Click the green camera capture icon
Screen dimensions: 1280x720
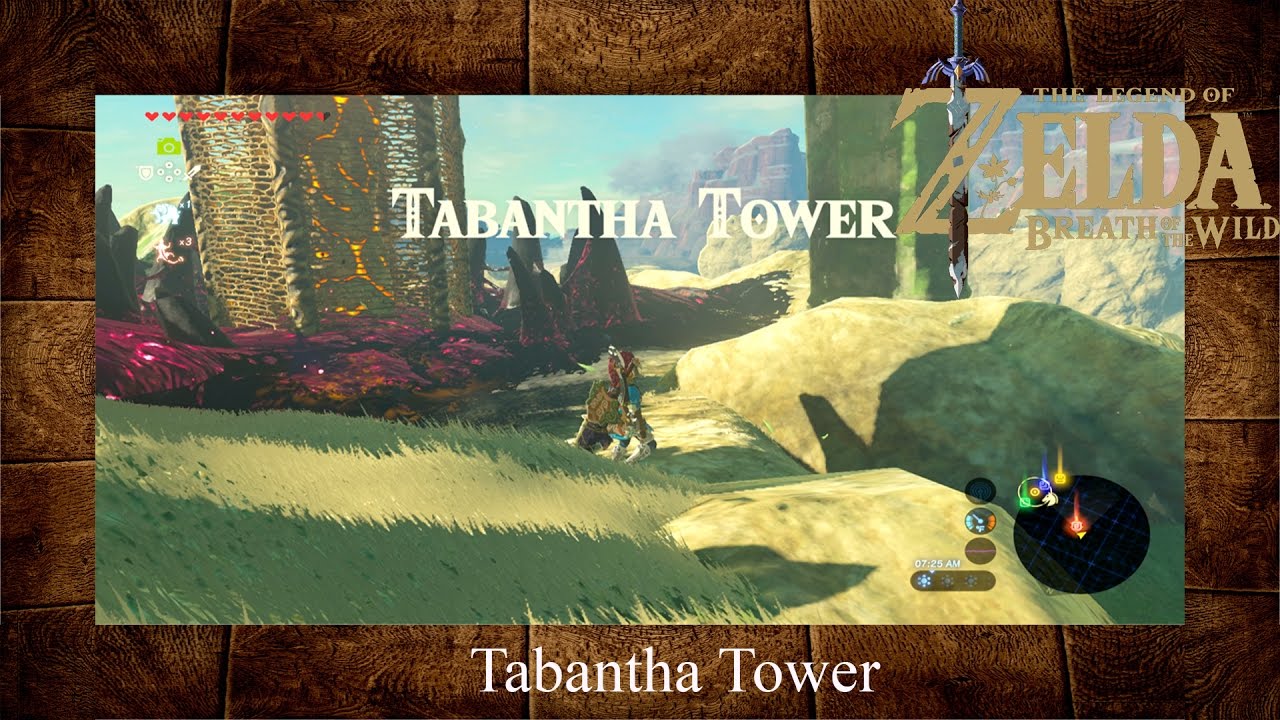coord(167,146)
